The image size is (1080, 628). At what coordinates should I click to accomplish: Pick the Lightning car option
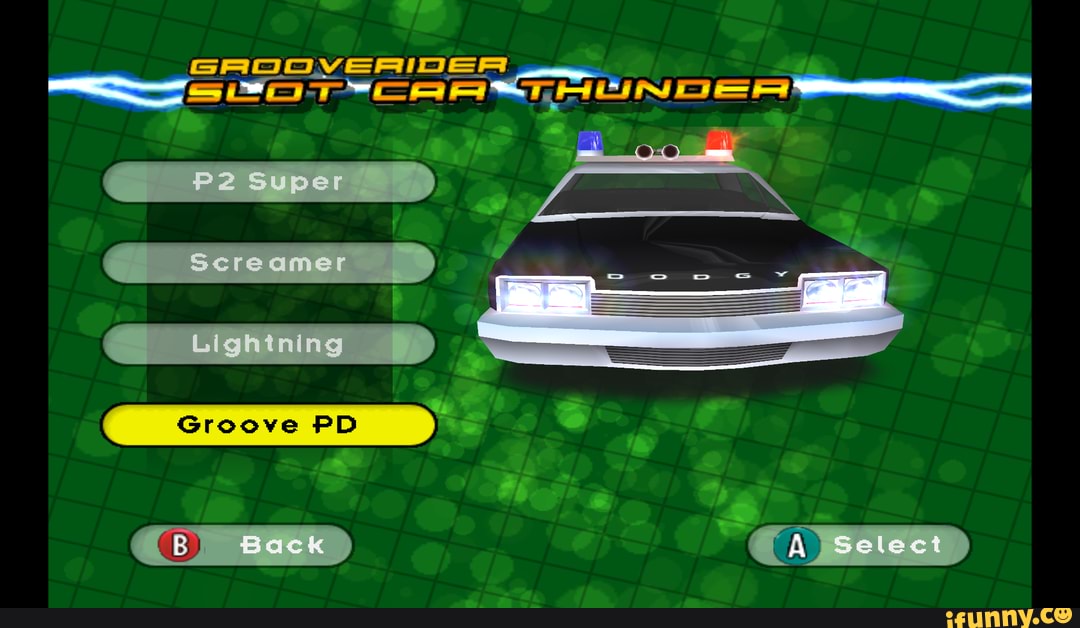click(268, 344)
